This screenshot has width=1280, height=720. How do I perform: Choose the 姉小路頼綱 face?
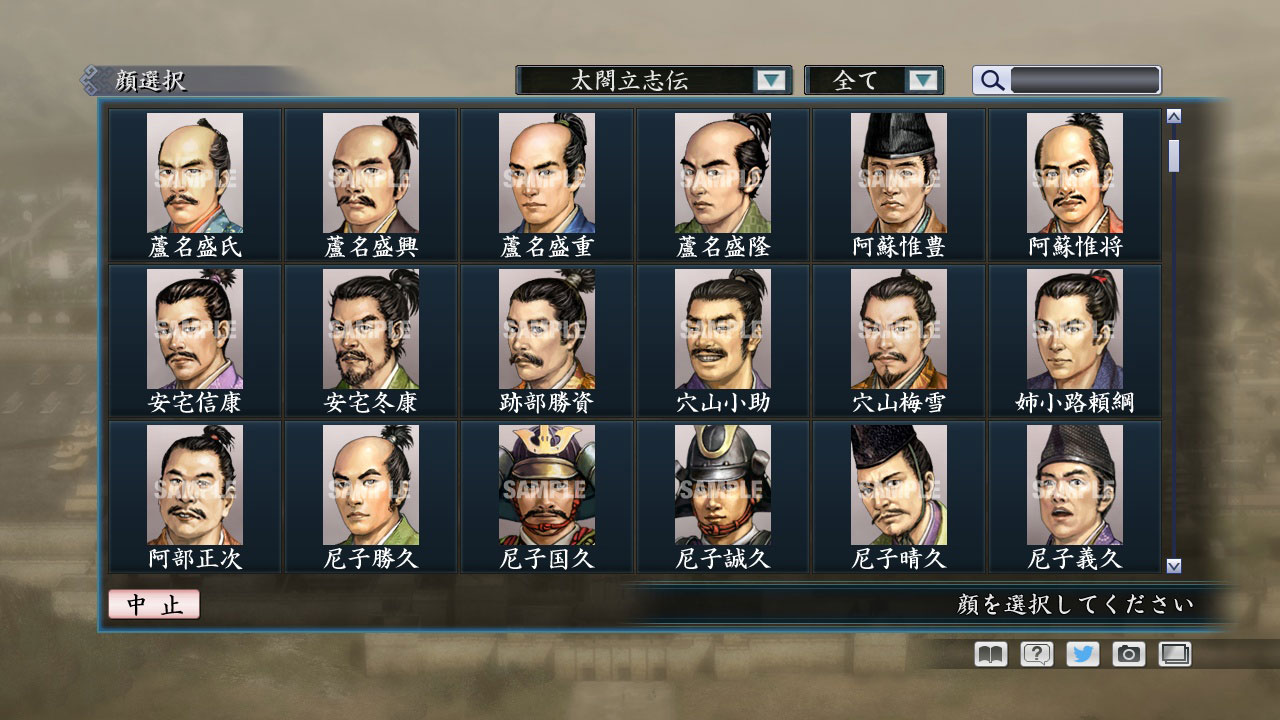(x=1074, y=330)
